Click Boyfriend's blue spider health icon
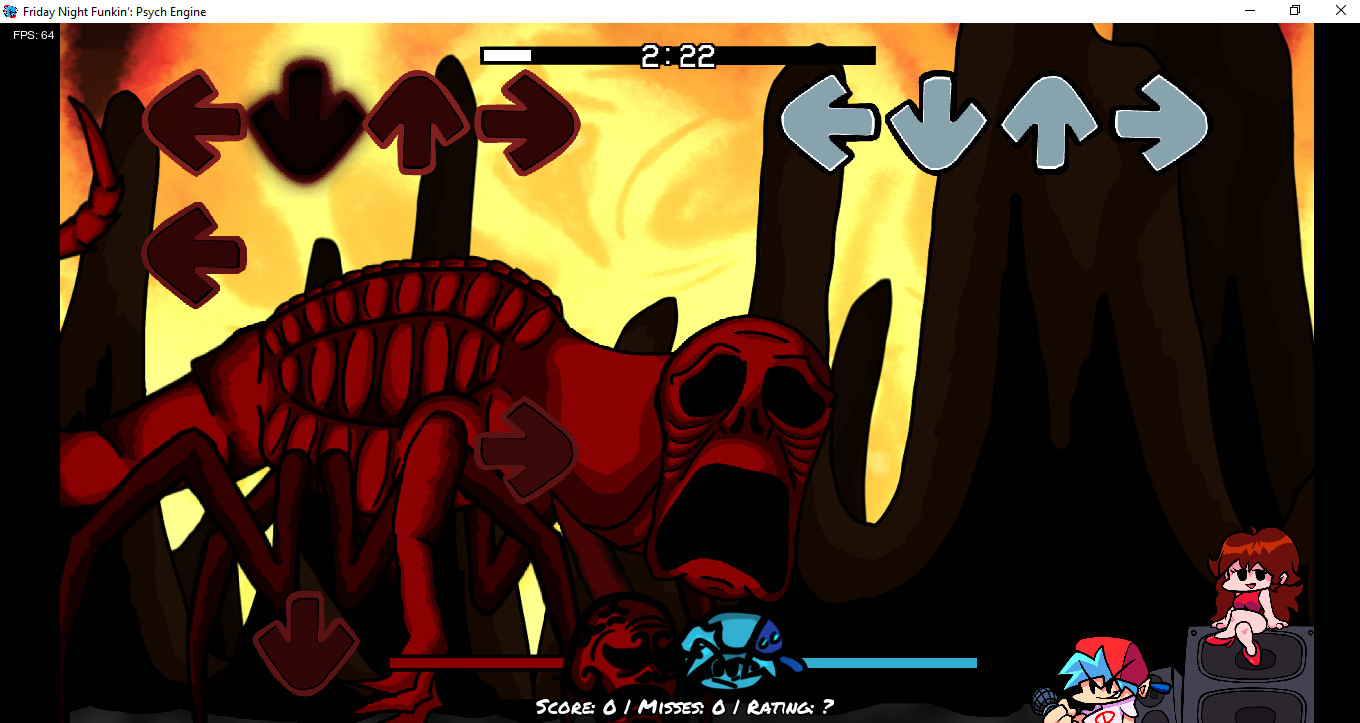 coord(730,647)
